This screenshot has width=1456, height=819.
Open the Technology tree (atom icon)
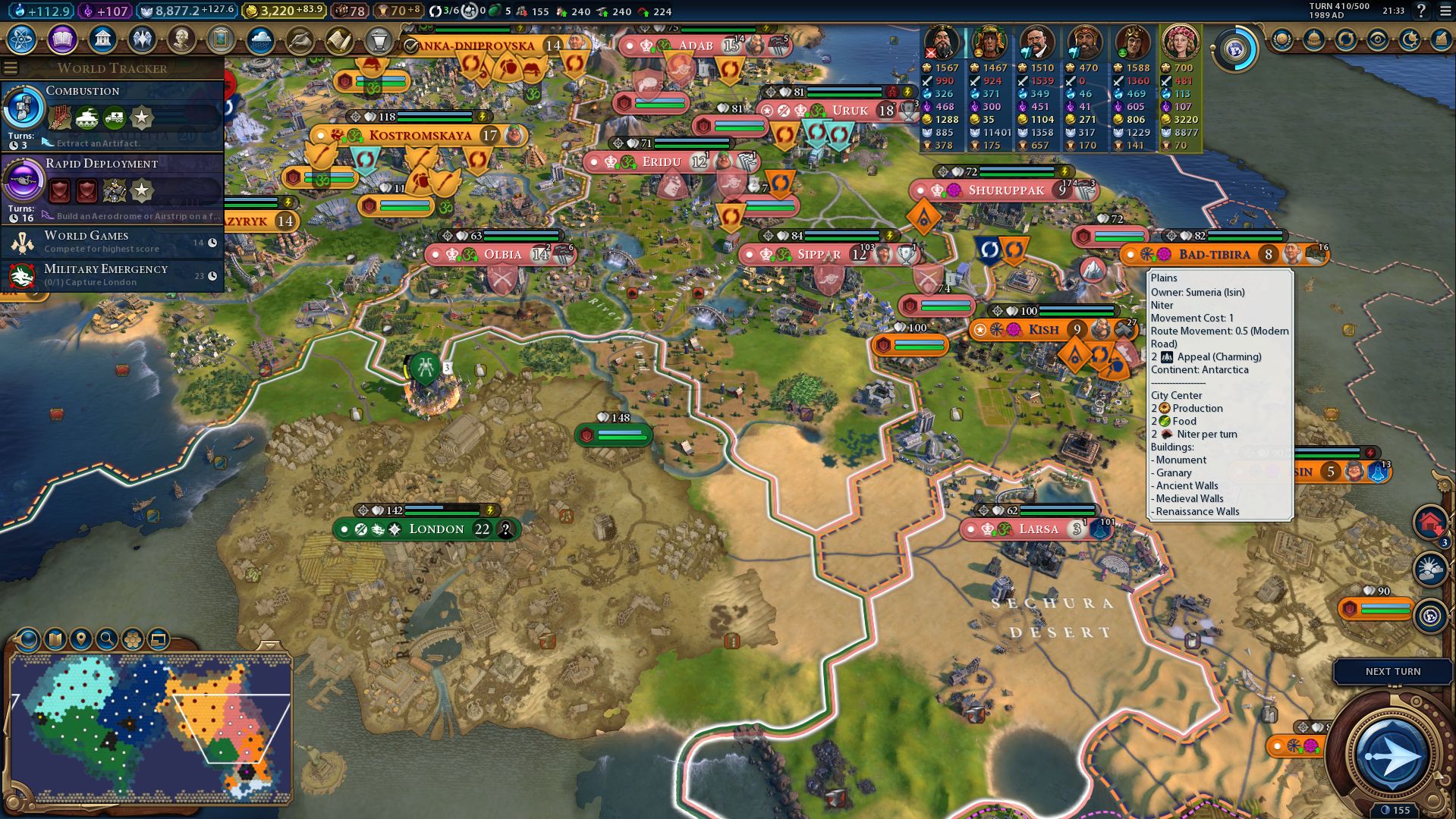(x=22, y=39)
